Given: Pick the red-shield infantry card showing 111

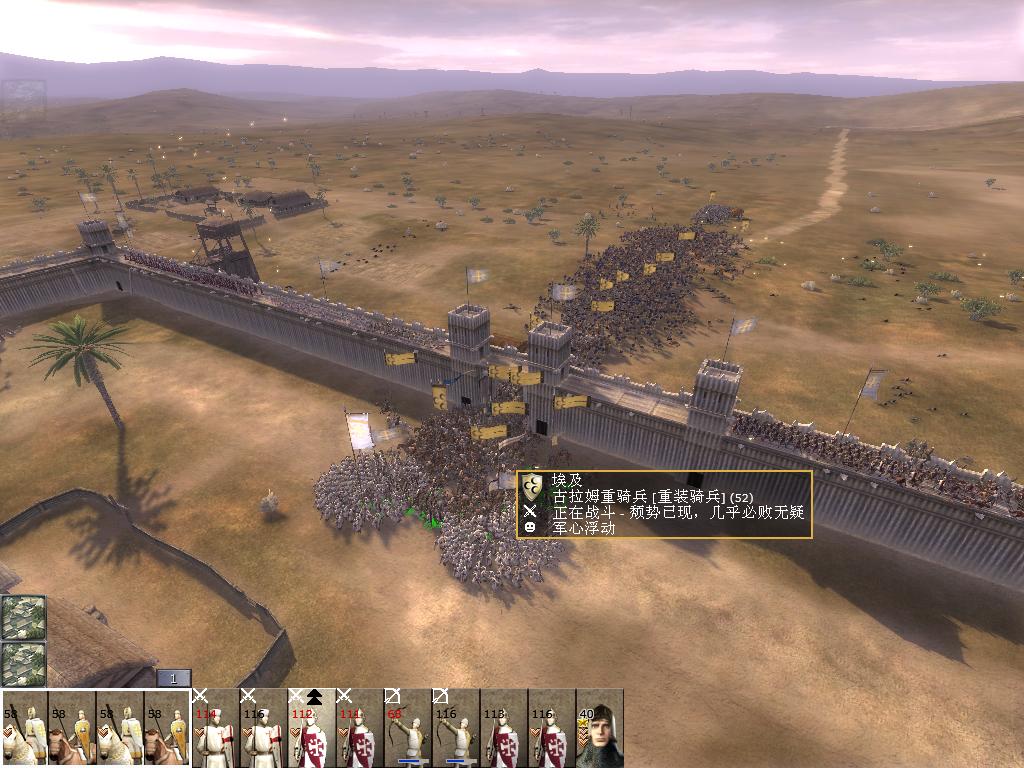Looking at the screenshot, I should tap(360, 728).
